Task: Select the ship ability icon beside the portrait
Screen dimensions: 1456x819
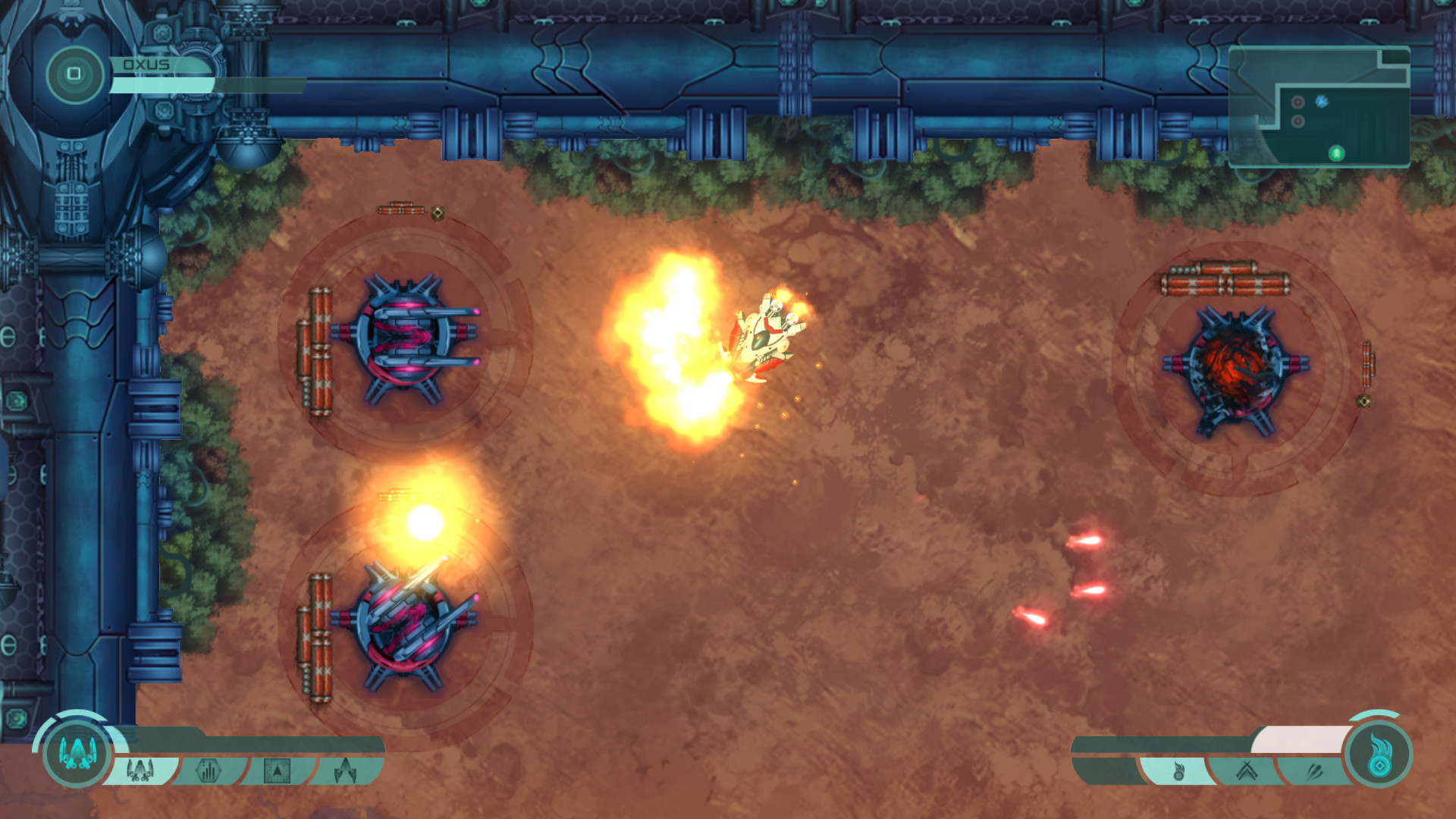Action: [x=140, y=770]
